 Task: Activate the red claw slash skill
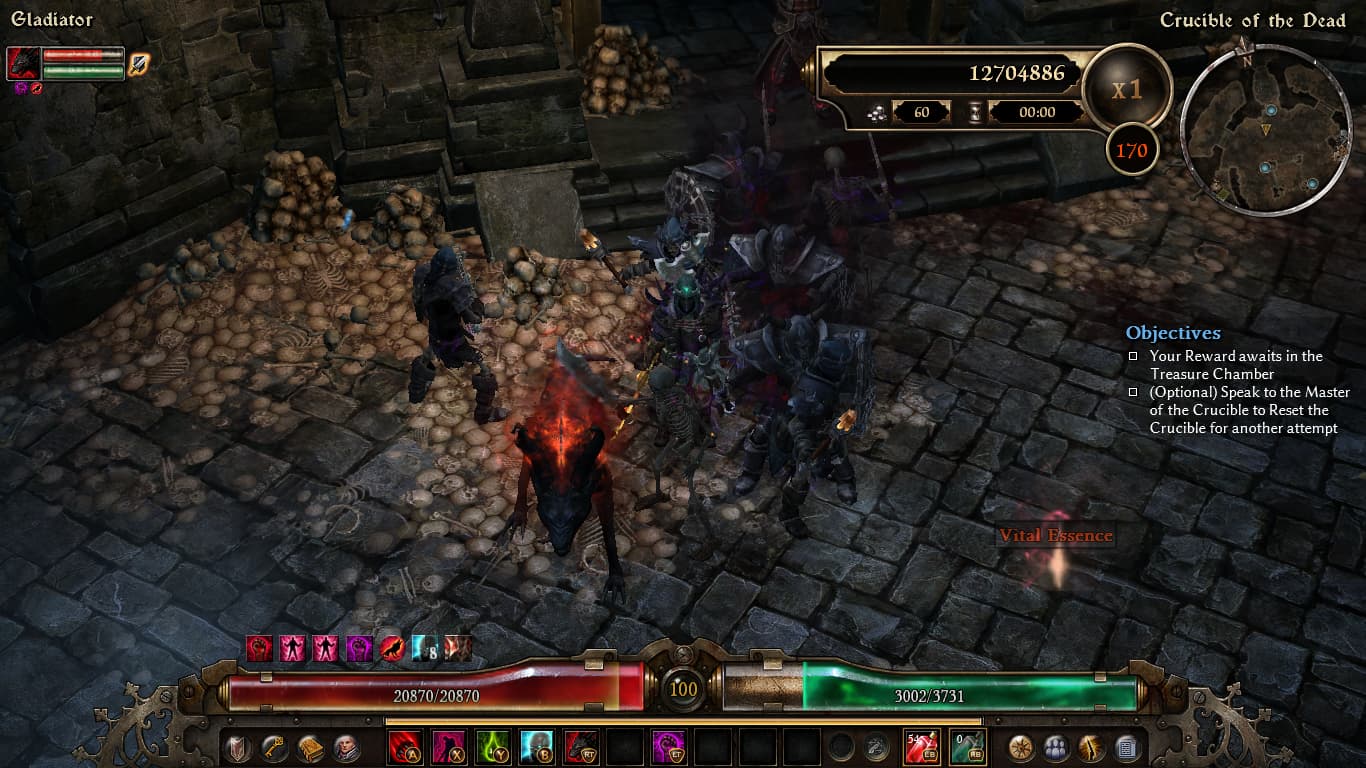coord(405,747)
